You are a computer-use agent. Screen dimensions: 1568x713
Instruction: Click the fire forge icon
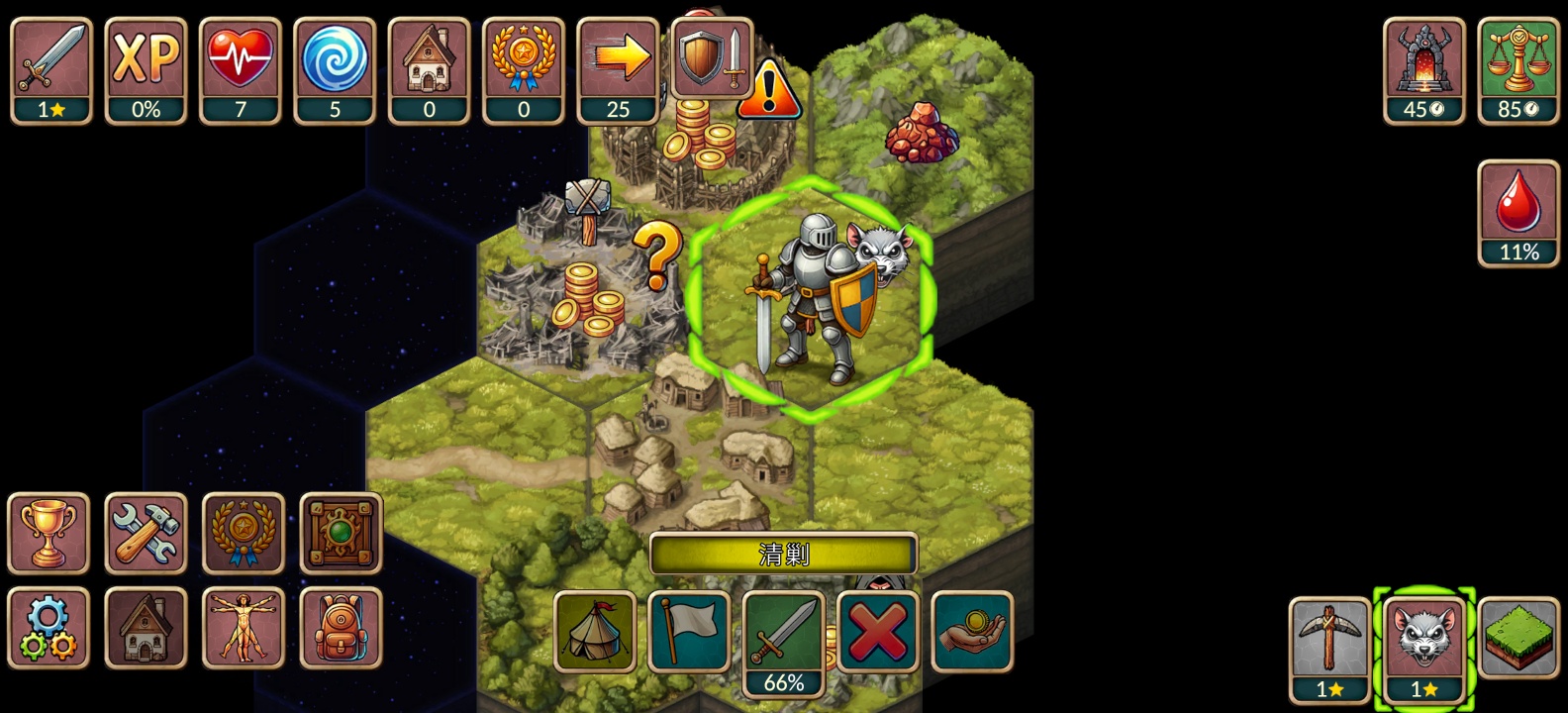[x=1423, y=69]
